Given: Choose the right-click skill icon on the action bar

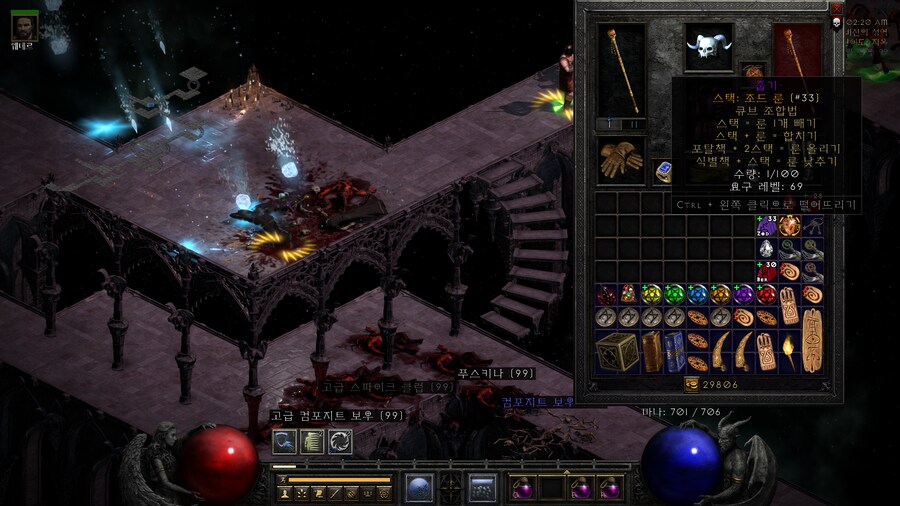Looking at the screenshot, I should (x=484, y=488).
